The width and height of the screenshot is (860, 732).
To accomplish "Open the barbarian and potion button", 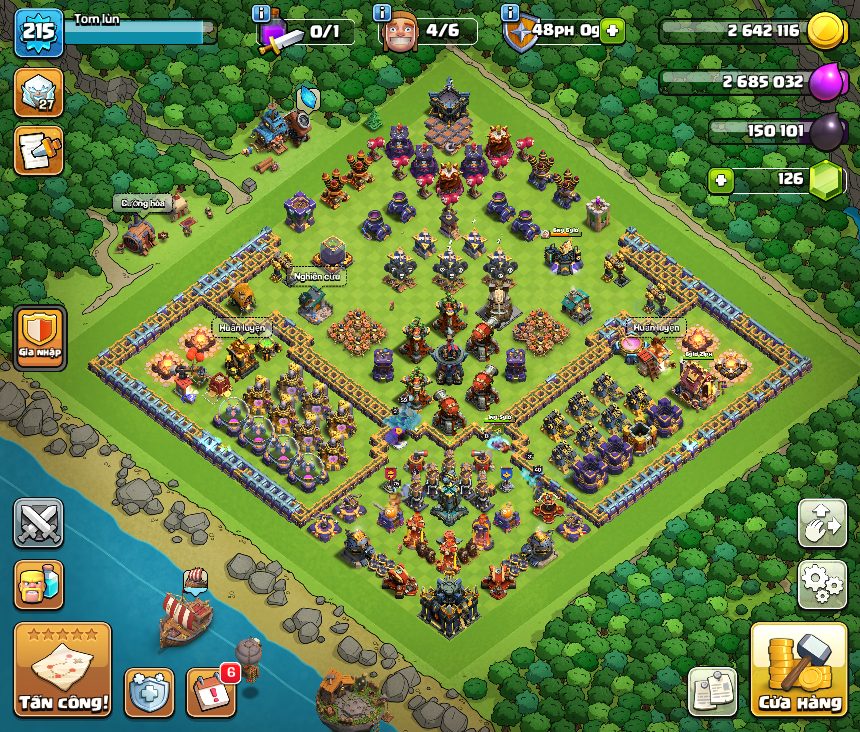I will pyautogui.click(x=38, y=585).
